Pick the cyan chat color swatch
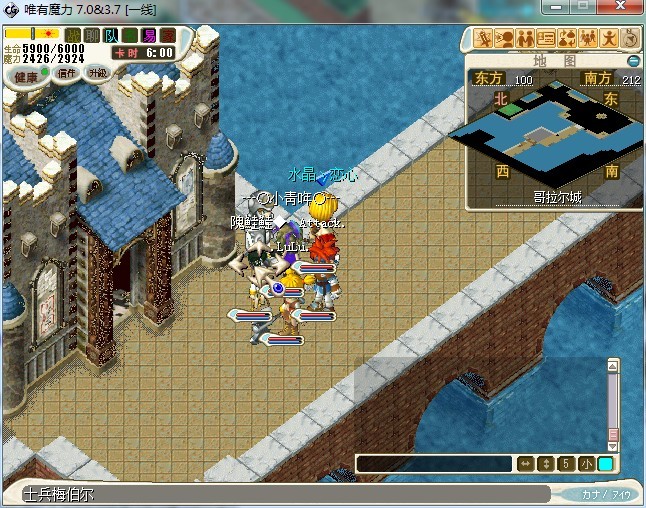This screenshot has height=508, width=646. click(605, 464)
